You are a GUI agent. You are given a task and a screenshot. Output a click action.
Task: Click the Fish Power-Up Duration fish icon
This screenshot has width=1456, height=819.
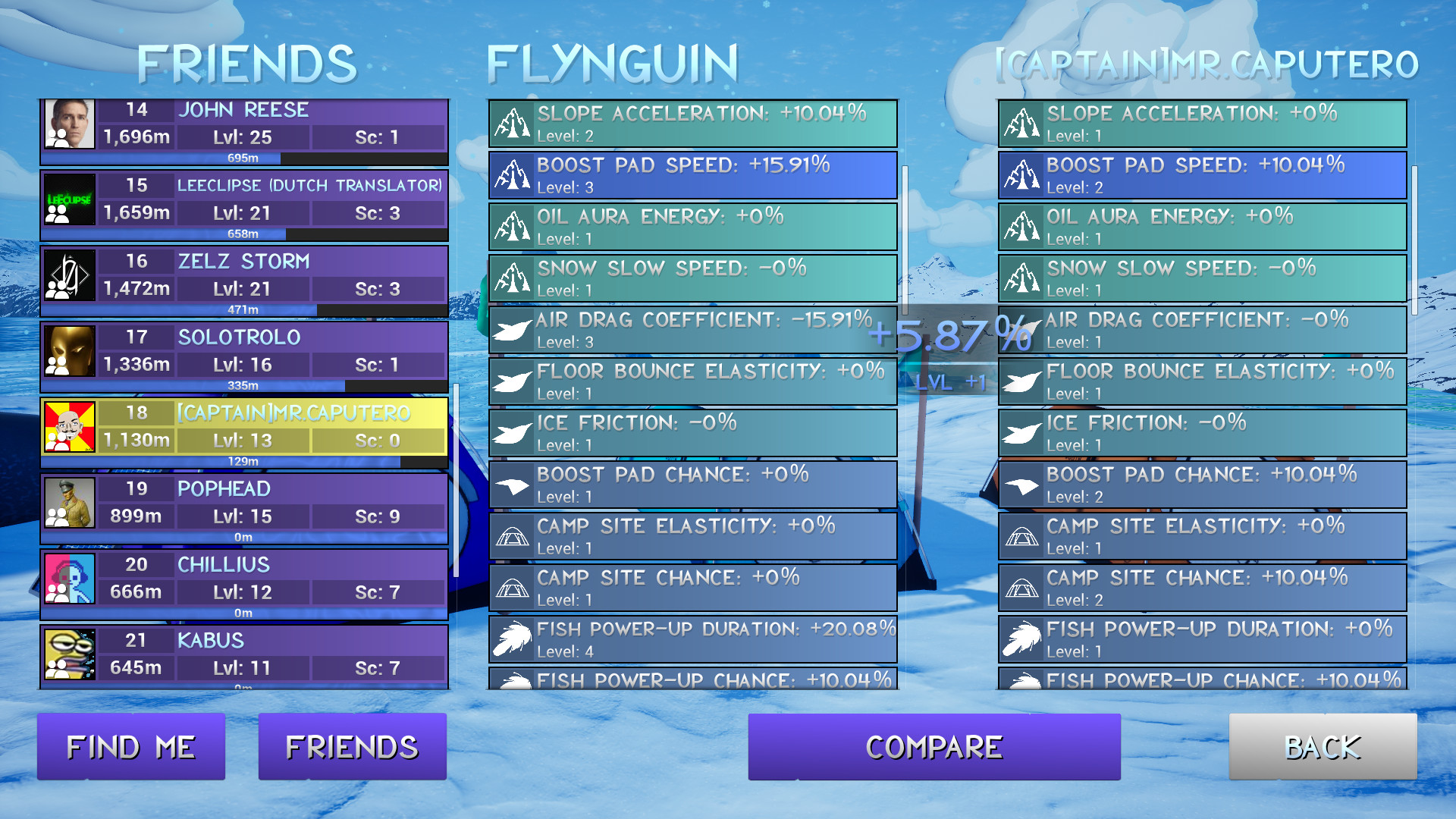point(514,639)
